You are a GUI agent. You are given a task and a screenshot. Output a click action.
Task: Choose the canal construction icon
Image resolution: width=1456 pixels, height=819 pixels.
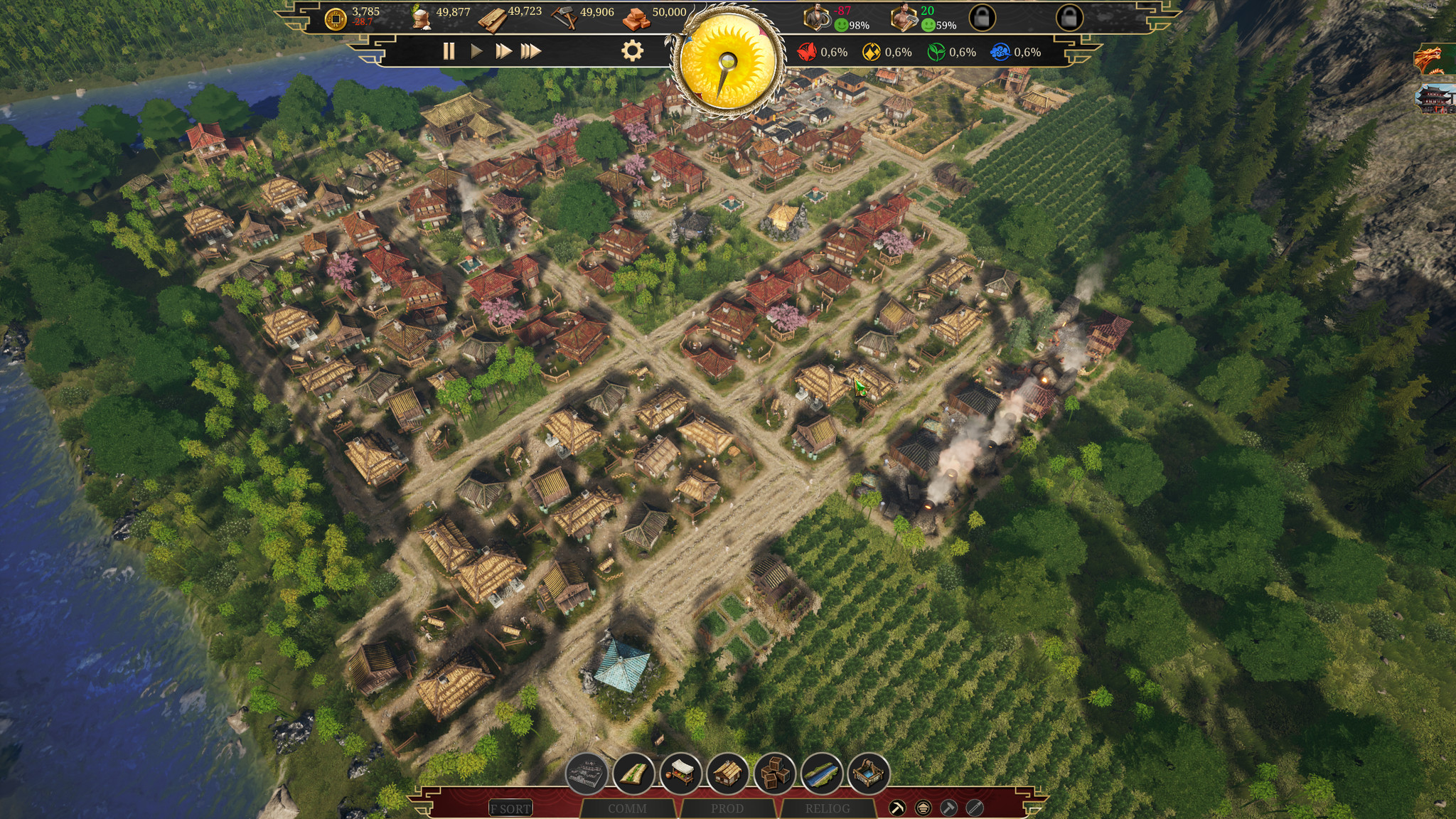820,773
